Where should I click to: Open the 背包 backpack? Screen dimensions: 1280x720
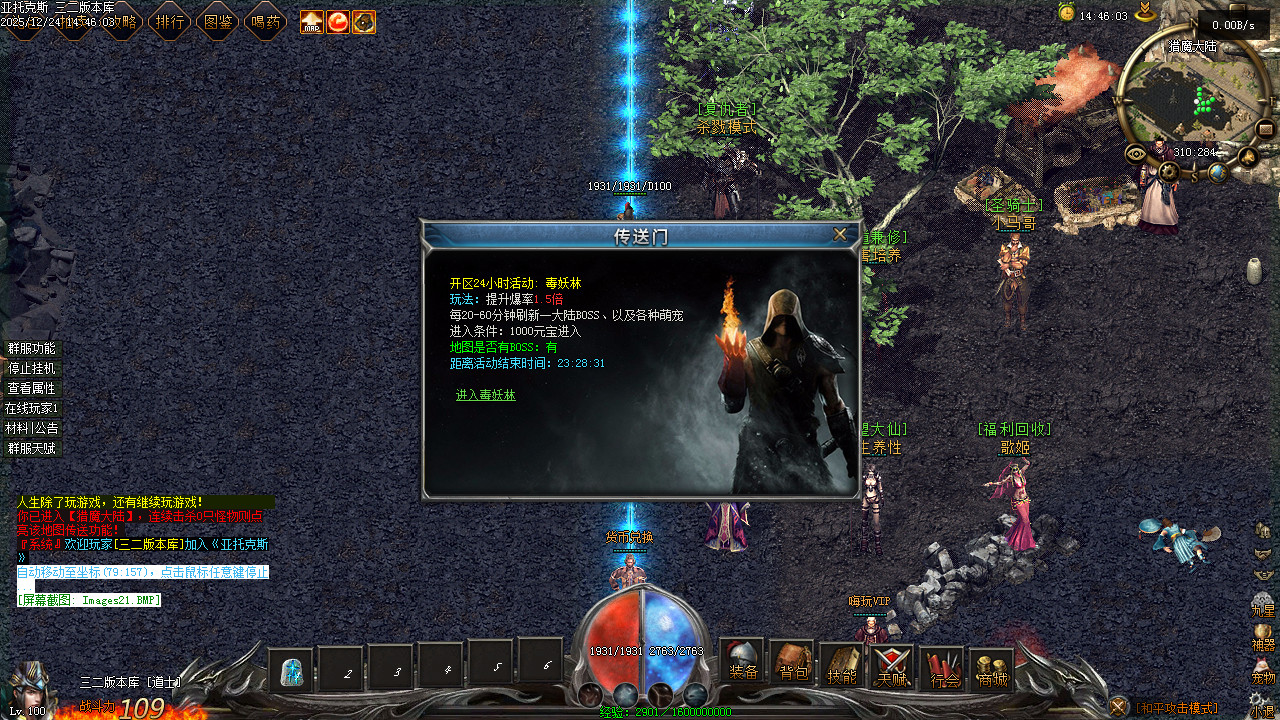(x=792, y=664)
